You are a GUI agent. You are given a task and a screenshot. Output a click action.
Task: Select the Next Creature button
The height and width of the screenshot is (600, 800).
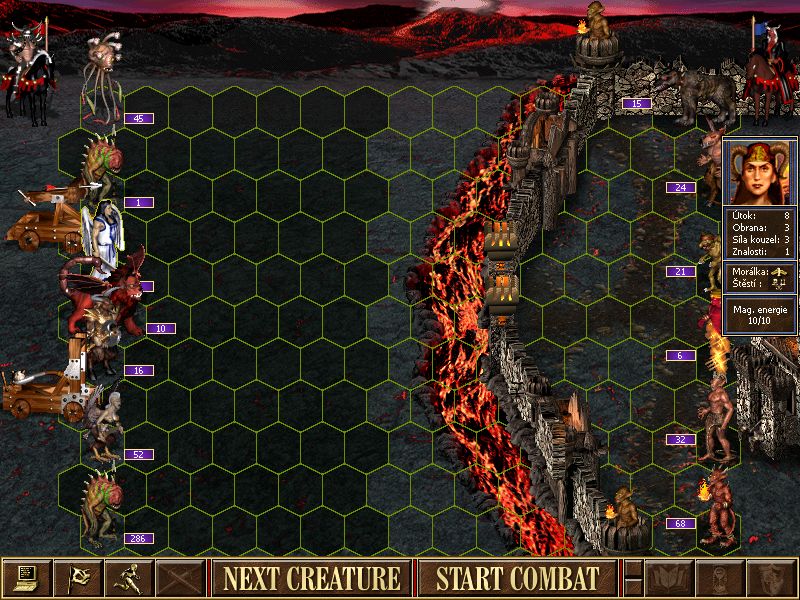coord(311,577)
